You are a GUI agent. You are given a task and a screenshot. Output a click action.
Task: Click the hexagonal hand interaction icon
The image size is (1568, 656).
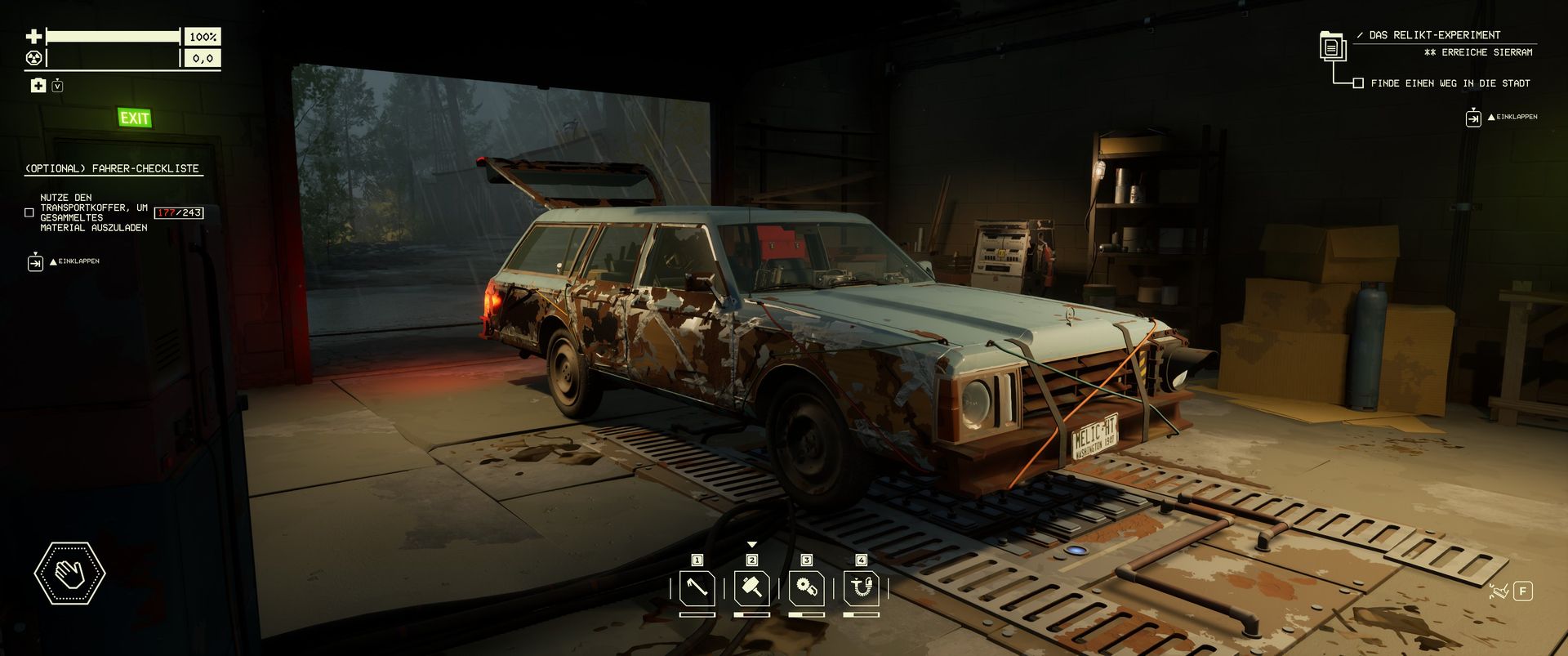(x=69, y=573)
